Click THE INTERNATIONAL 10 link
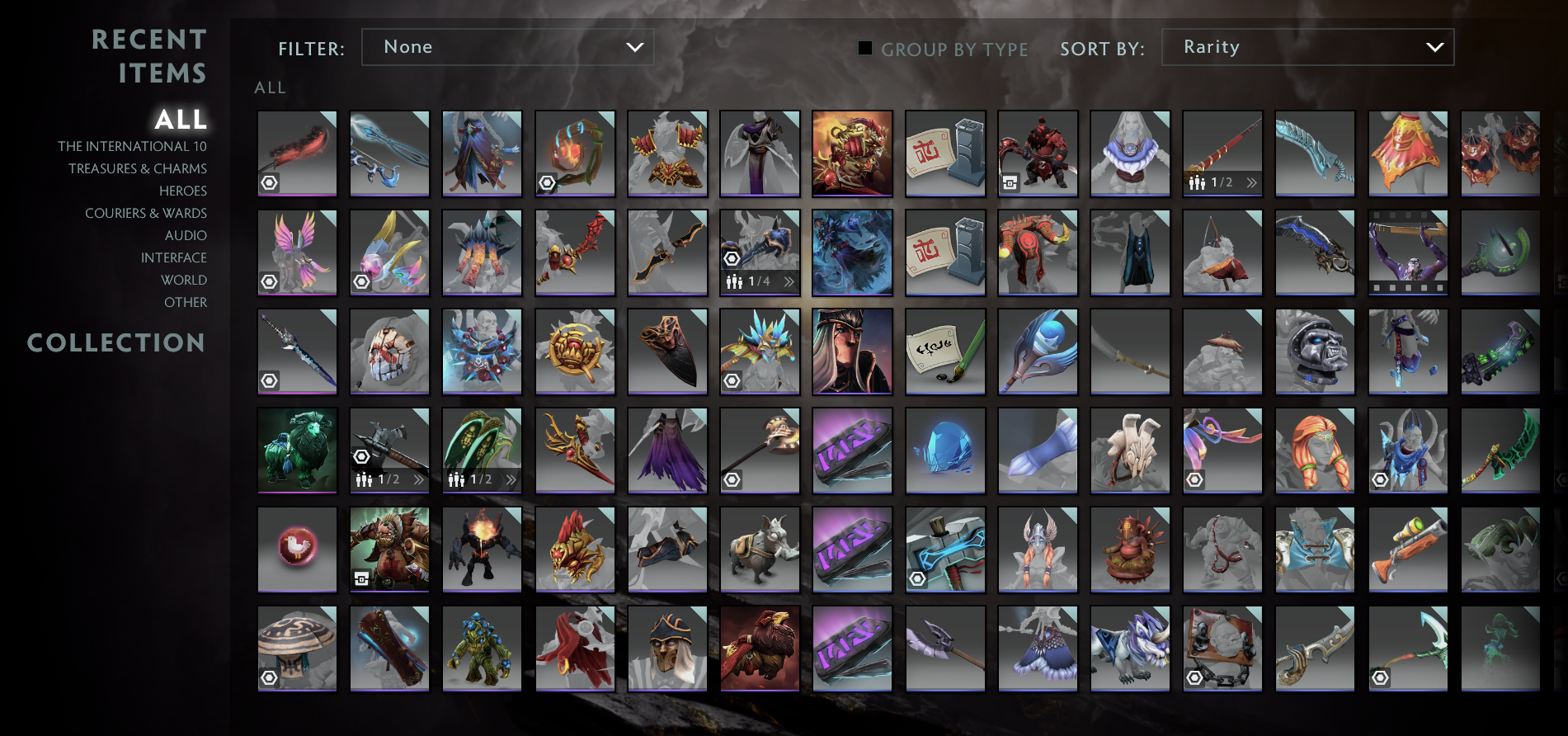Image resolution: width=1568 pixels, height=736 pixels. (x=132, y=145)
